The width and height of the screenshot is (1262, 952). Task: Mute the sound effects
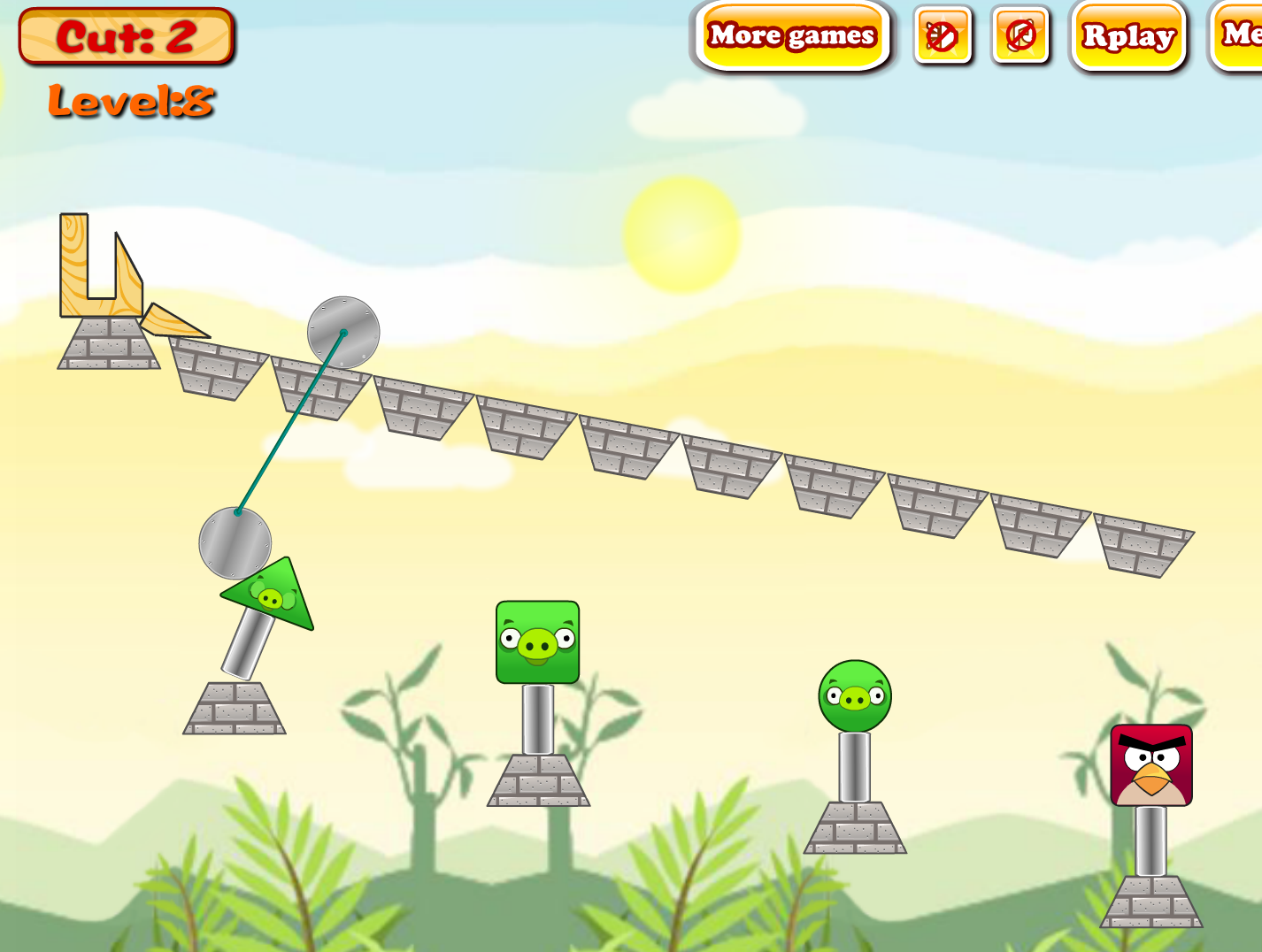coord(943,37)
